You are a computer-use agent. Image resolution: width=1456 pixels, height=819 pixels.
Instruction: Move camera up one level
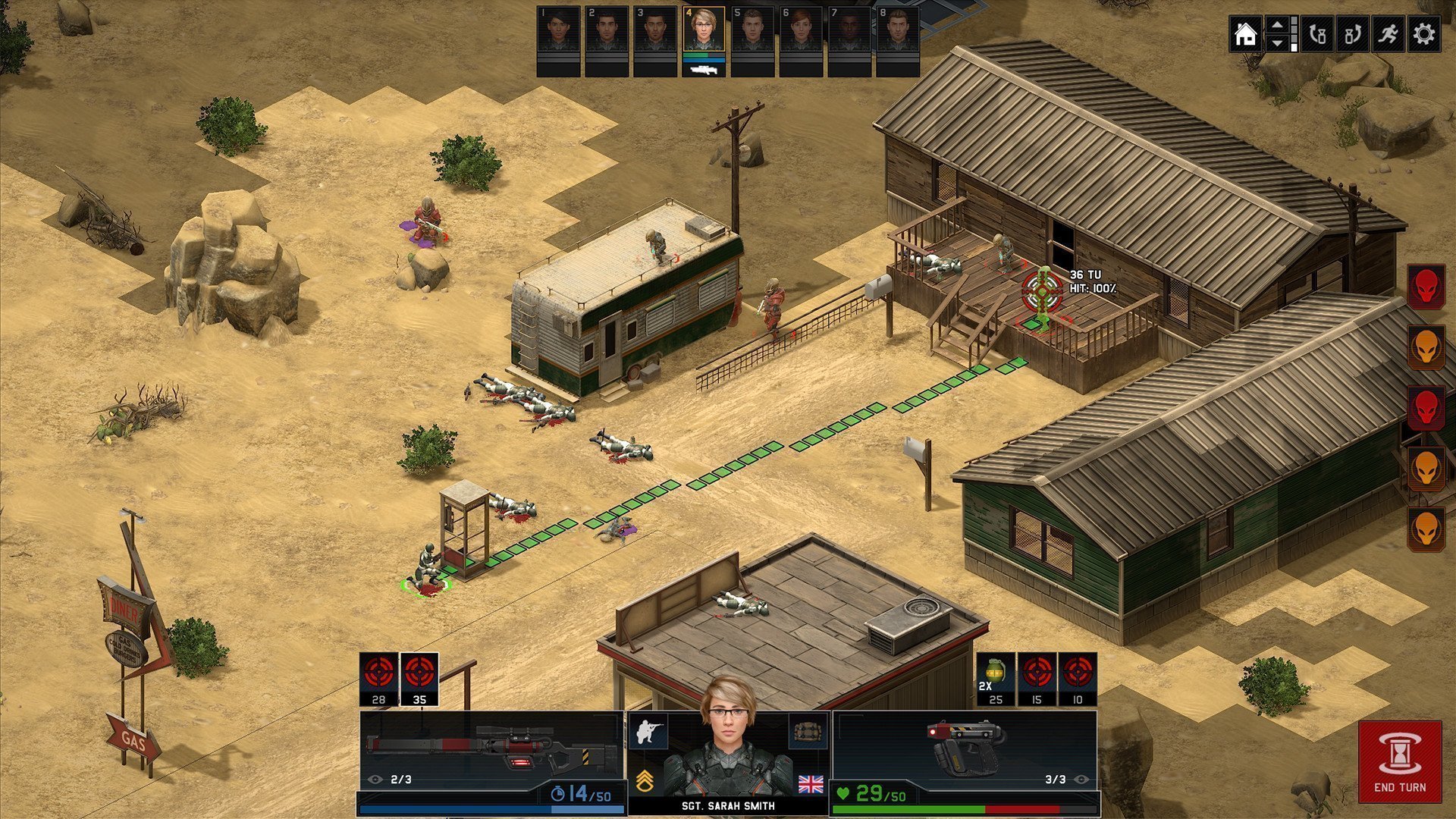1278,27
